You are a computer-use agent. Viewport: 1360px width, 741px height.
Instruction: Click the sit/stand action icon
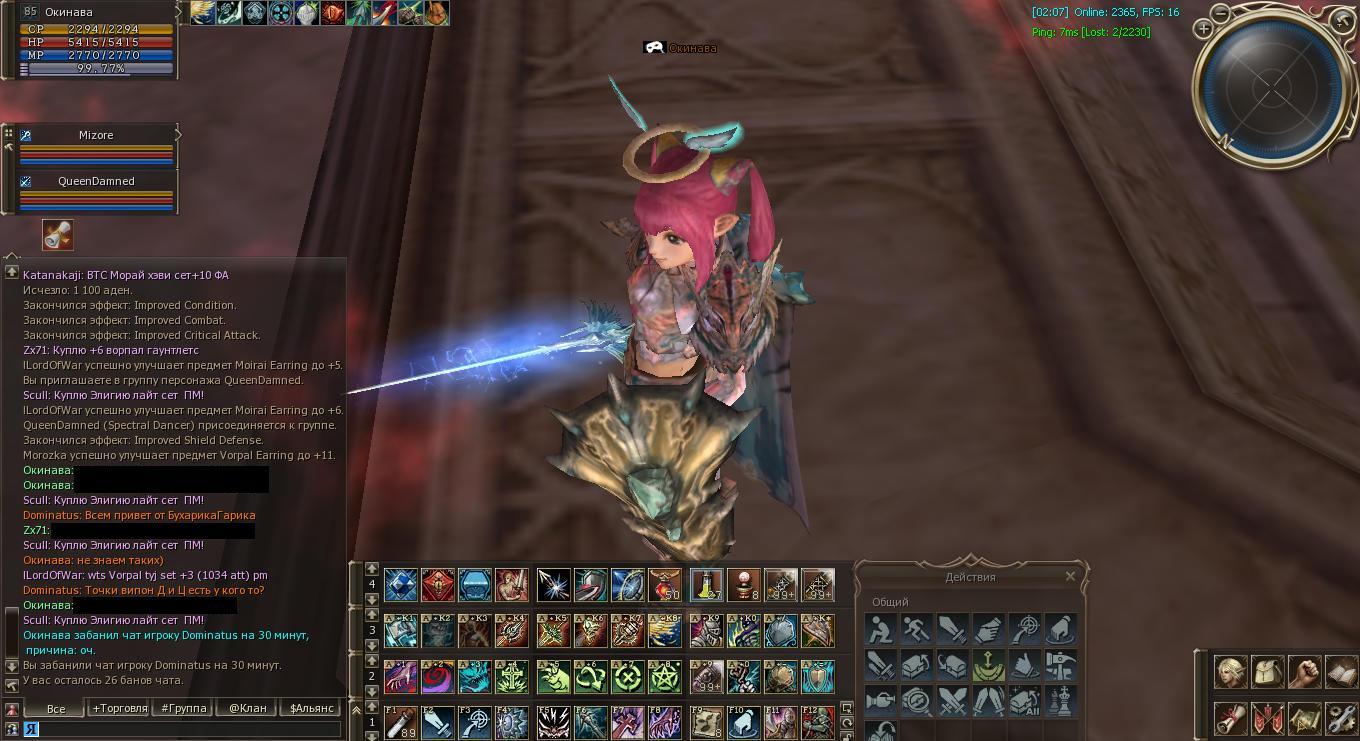coord(880,630)
